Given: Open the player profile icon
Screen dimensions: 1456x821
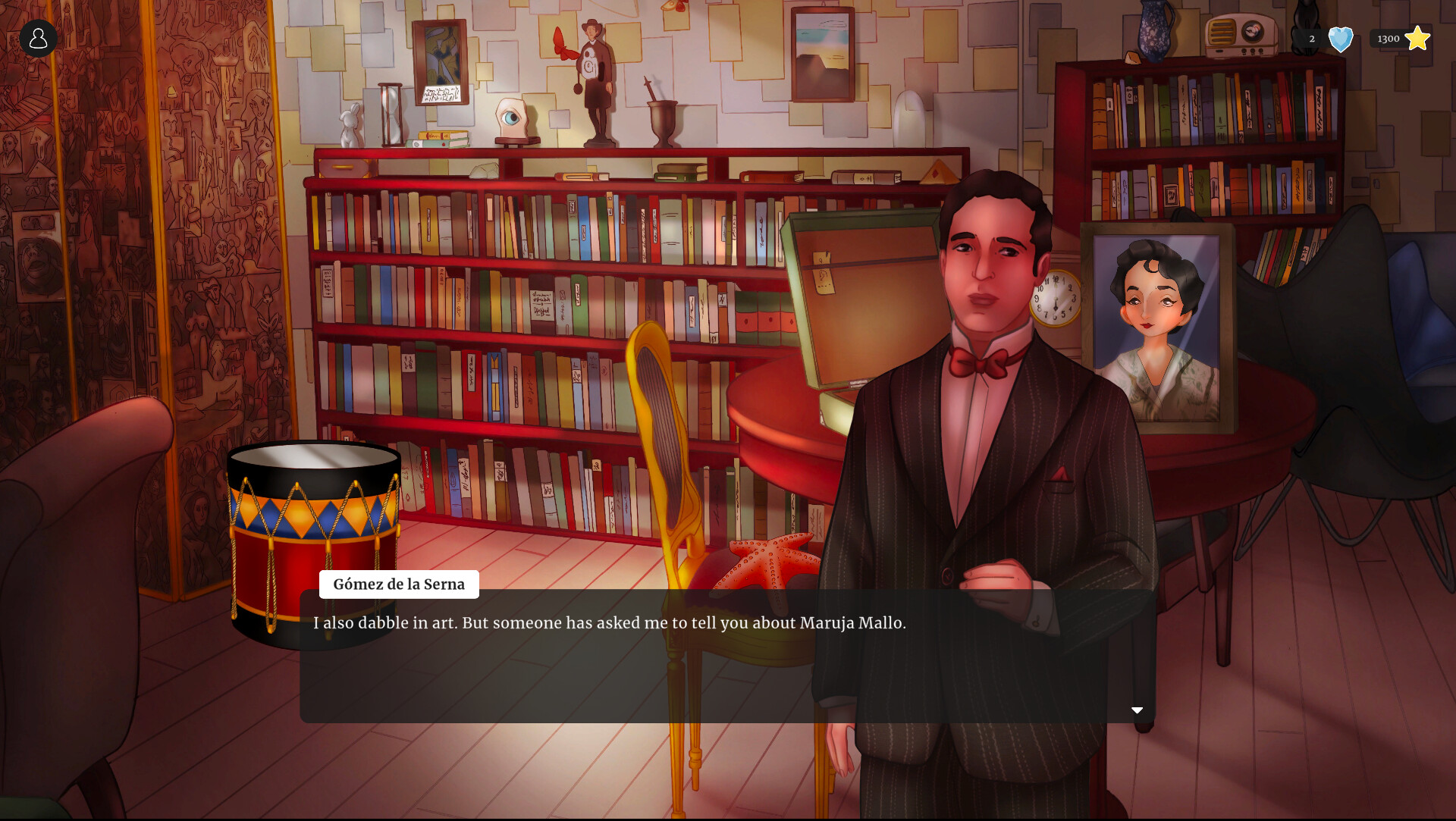Looking at the screenshot, I should [x=38, y=38].
